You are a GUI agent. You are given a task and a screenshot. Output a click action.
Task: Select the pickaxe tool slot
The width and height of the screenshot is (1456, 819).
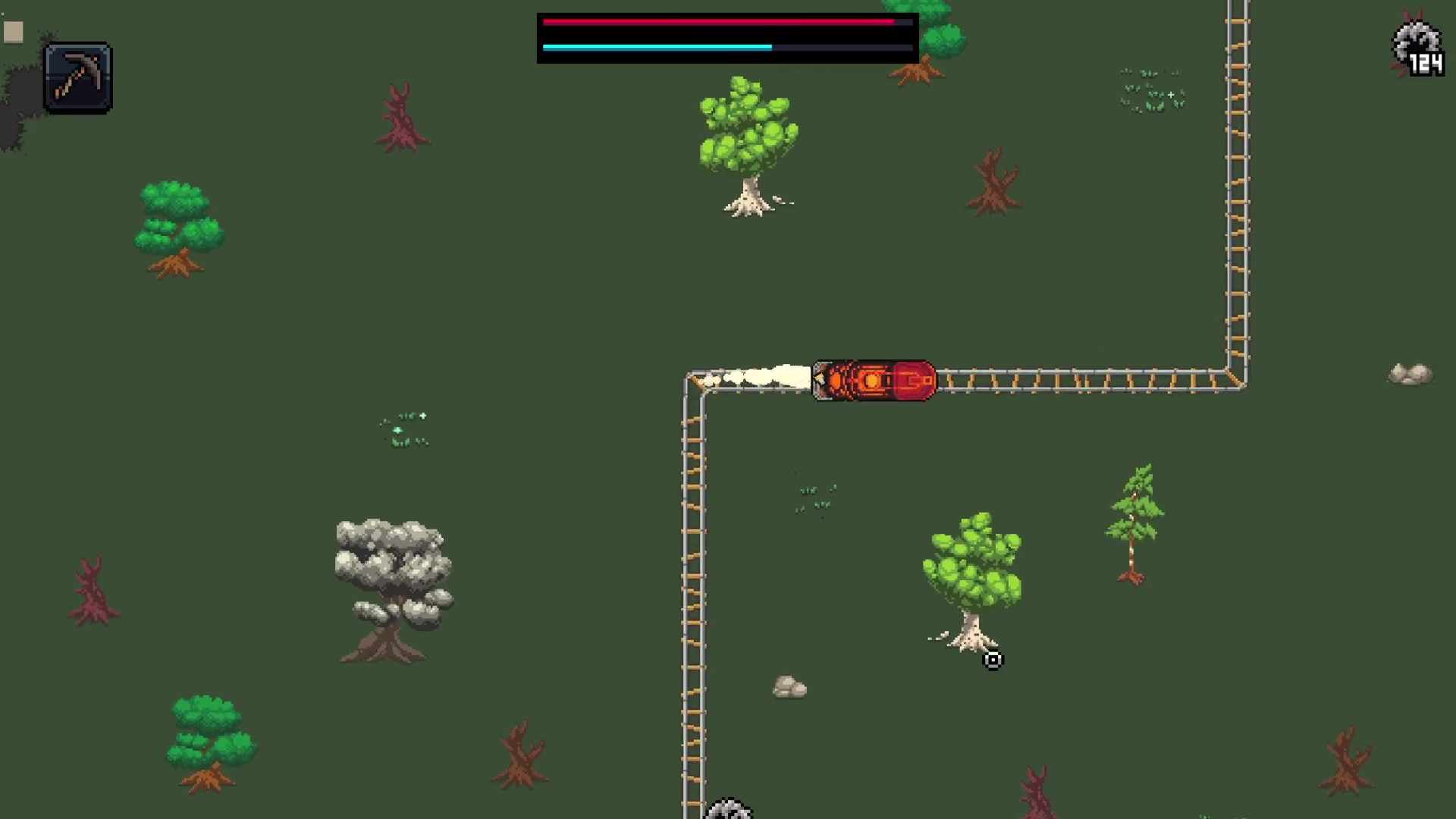coord(77,77)
